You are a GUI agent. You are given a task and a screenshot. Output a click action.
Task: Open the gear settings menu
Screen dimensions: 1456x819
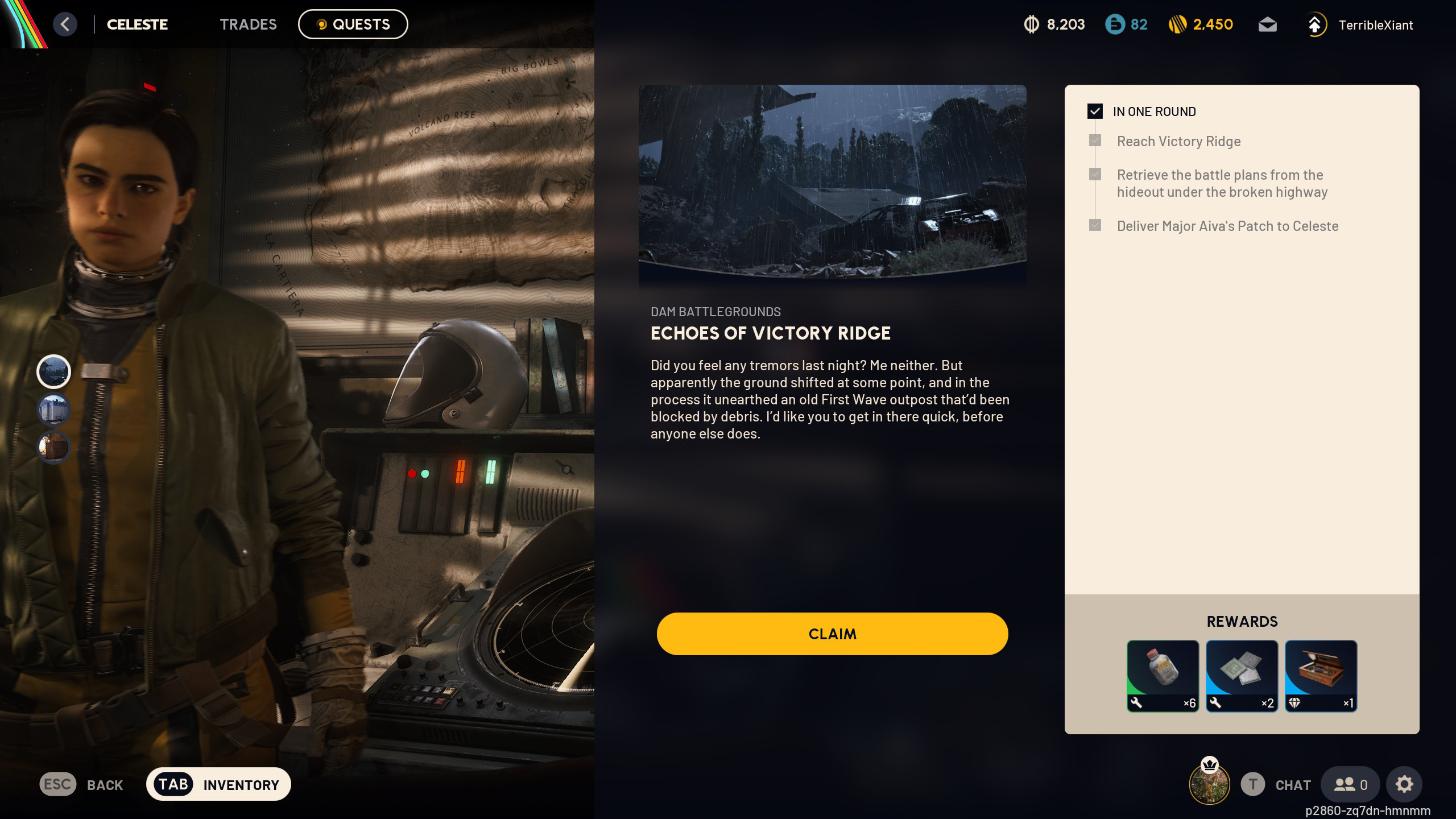[1404, 784]
